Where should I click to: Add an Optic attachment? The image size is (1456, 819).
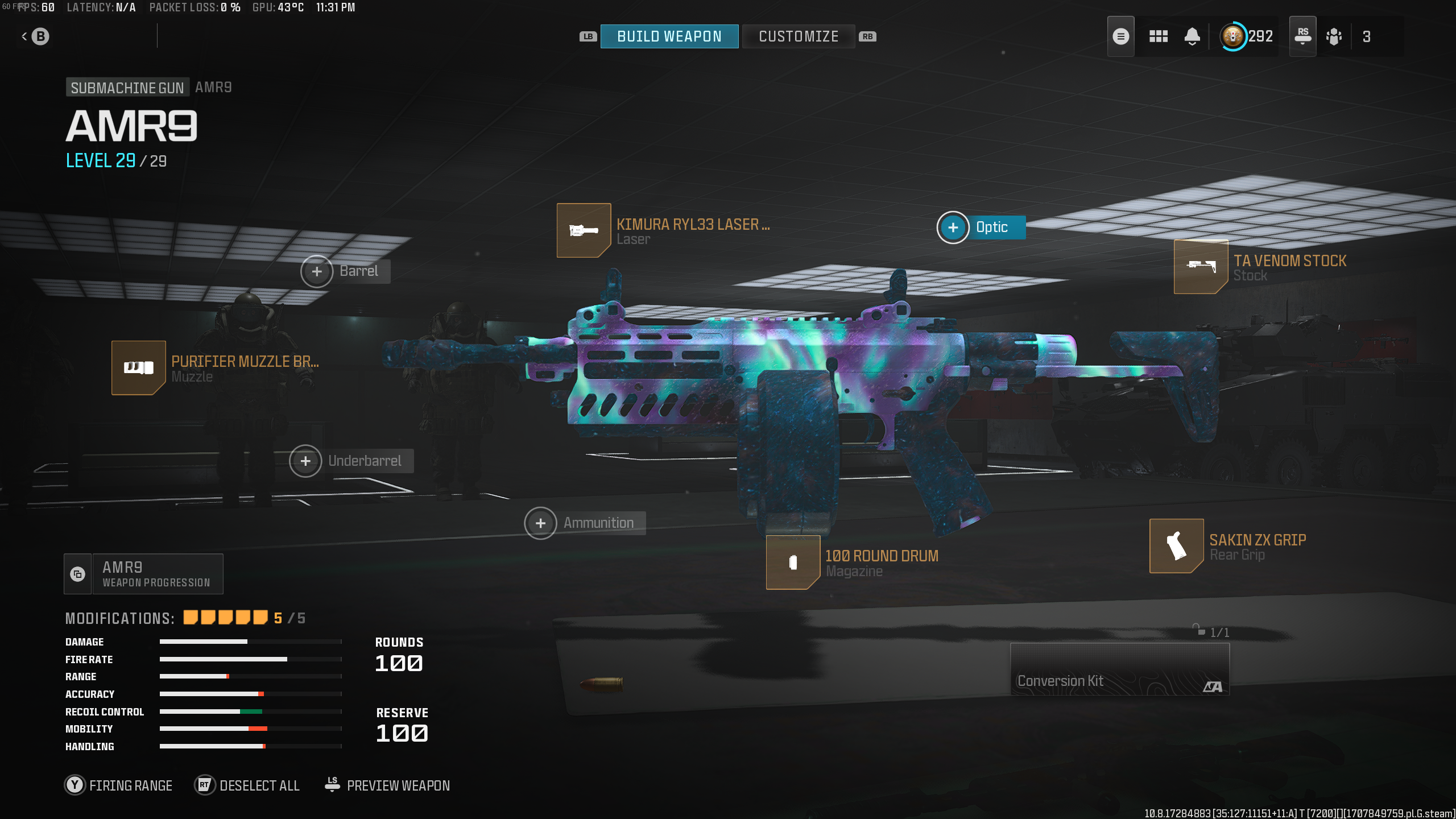(953, 227)
